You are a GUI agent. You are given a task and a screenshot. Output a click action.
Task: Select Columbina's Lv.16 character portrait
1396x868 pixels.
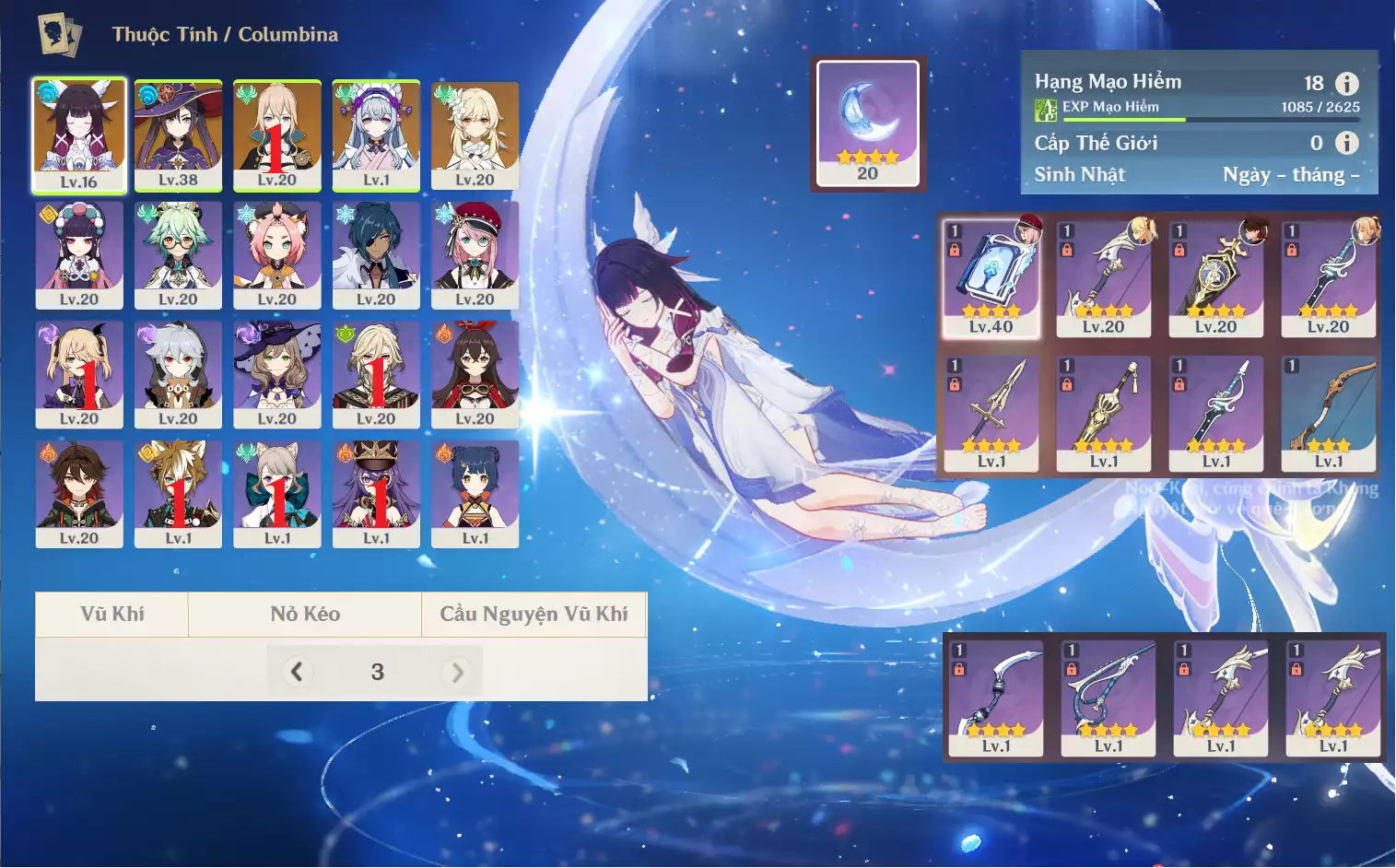tap(79, 135)
